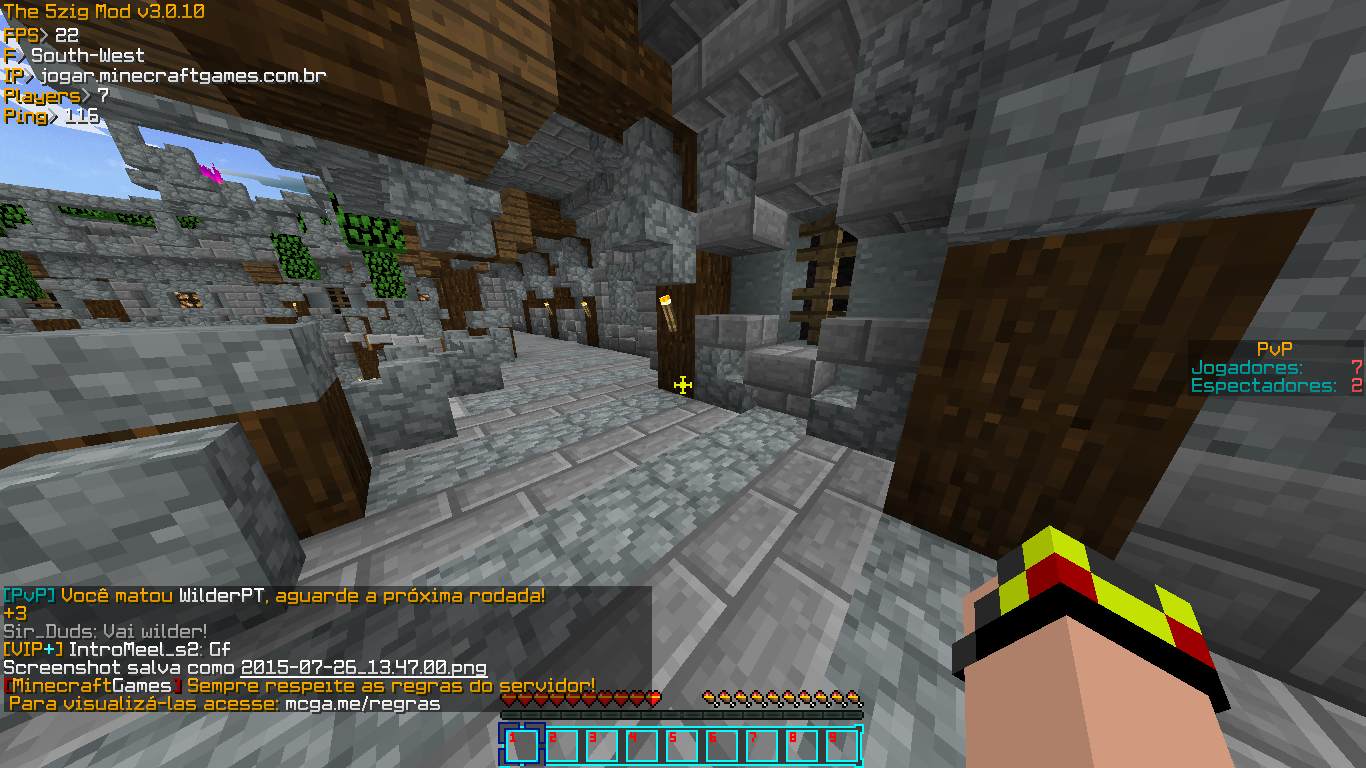
Task: Open the saved screenshot 2015-07-26_13.47.00.png link
Action: point(364,667)
